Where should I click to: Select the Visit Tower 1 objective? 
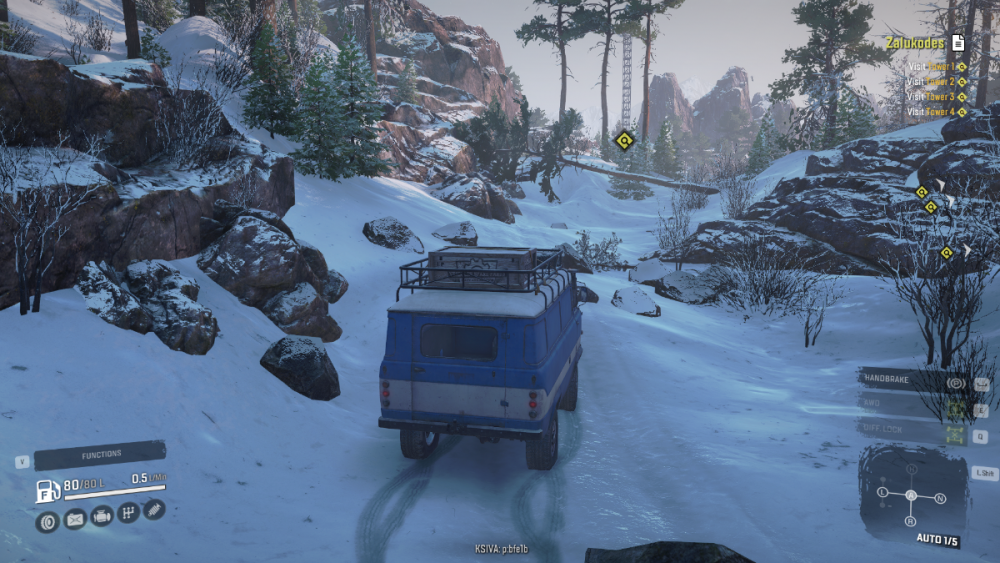point(937,67)
